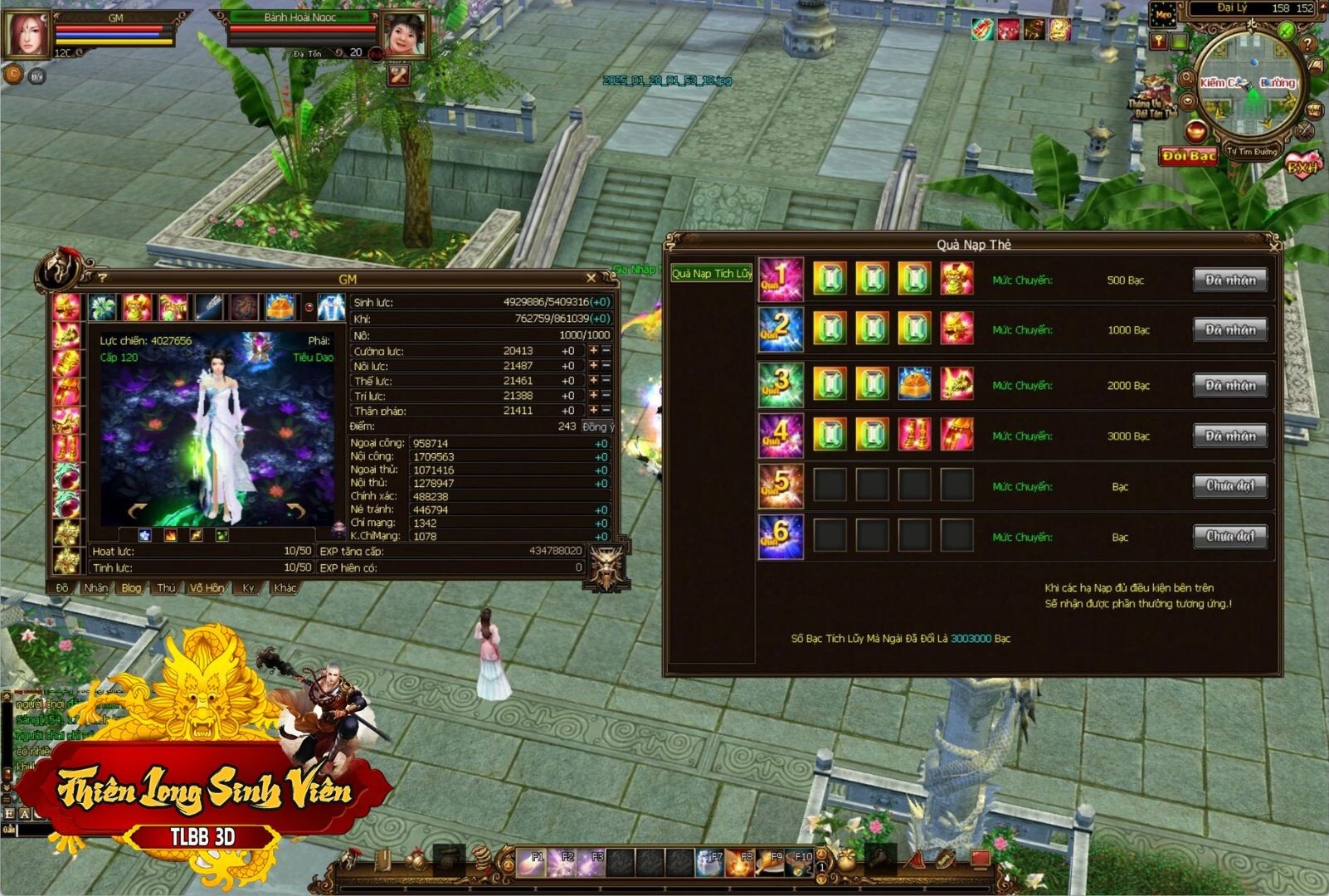The height and width of the screenshot is (896, 1329).
Task: Activate Tự Tìm Đường auto-pathfinding
Action: coord(1253,152)
